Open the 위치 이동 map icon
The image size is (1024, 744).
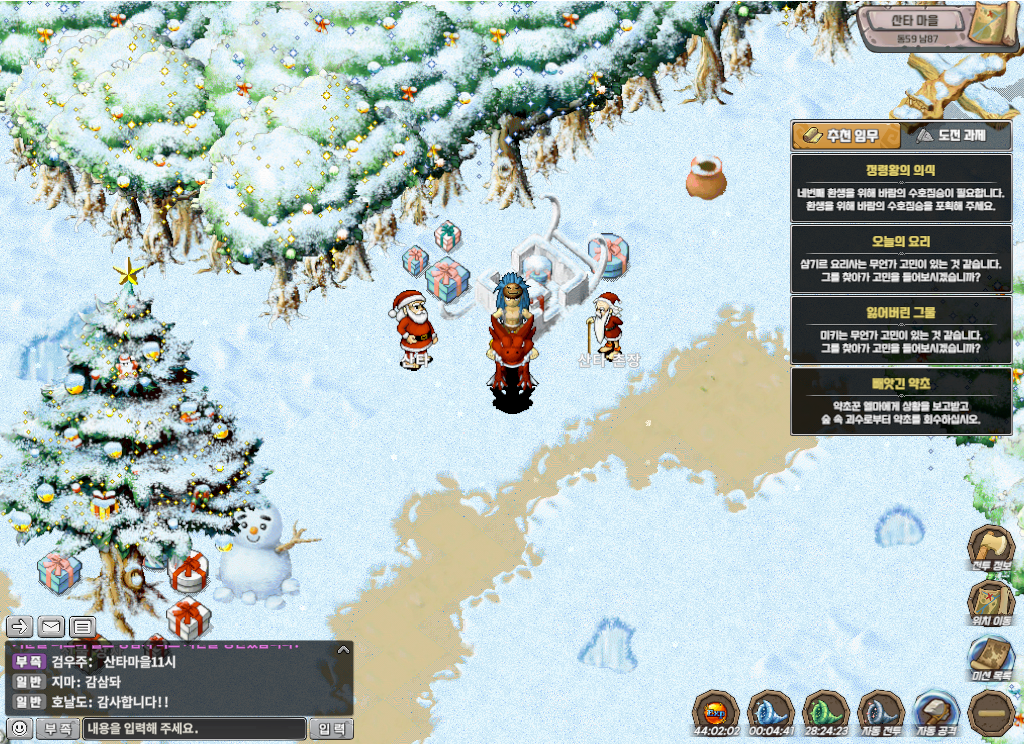pyautogui.click(x=991, y=603)
